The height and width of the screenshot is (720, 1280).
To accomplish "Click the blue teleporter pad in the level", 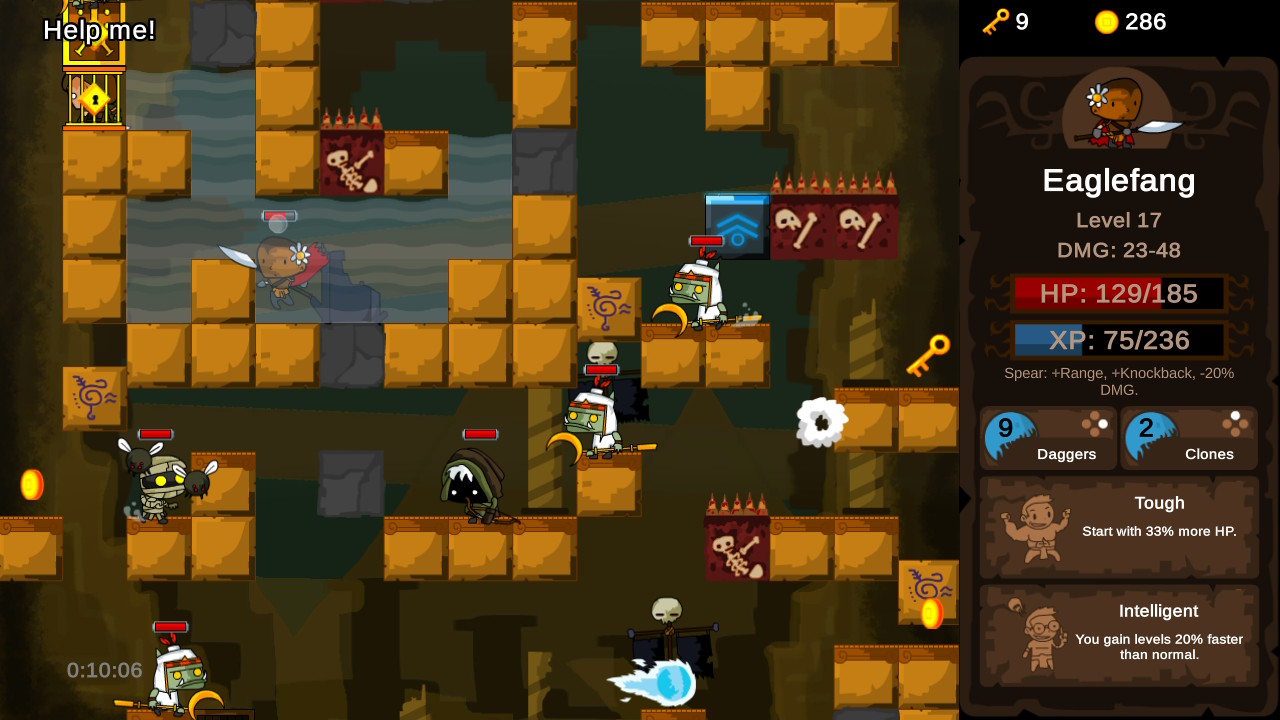I will point(738,225).
